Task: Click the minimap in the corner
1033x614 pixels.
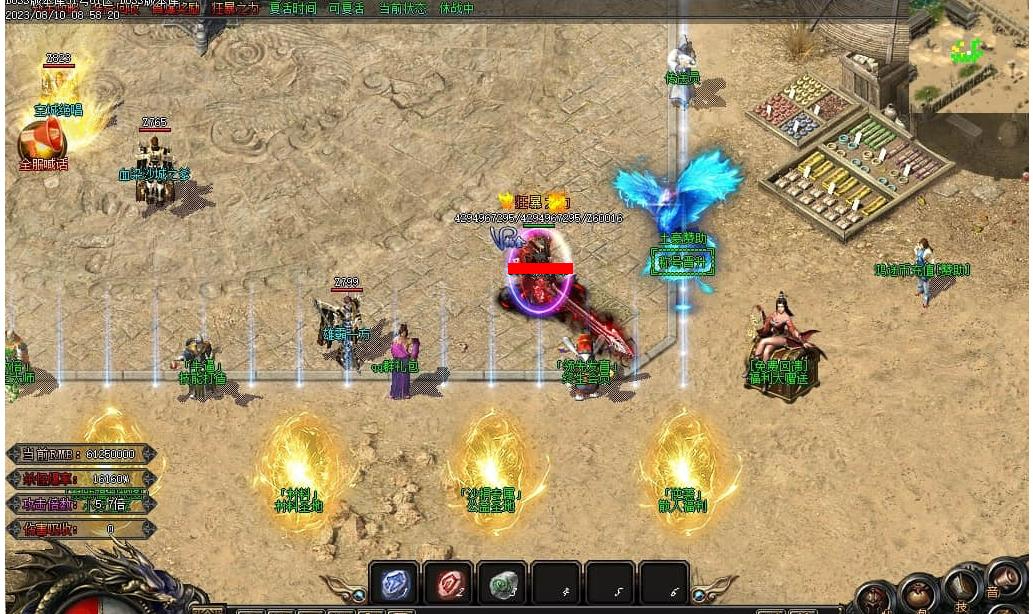Action: (x=968, y=56)
